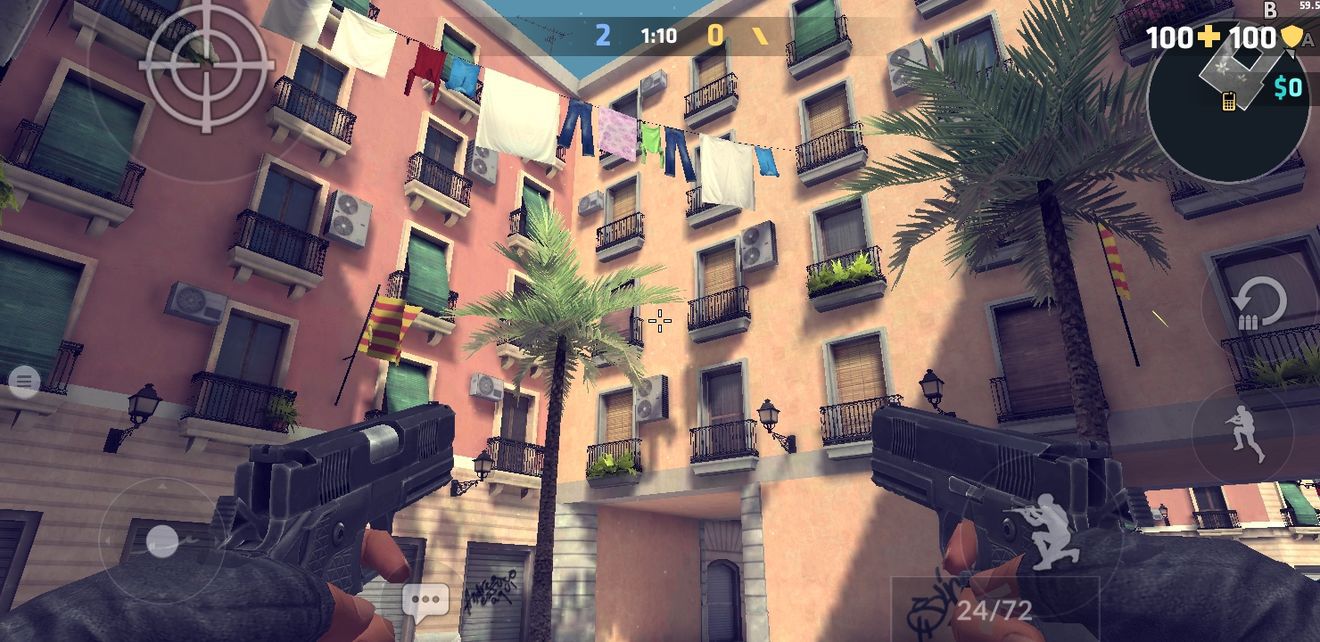Touch the movement joystick knob
The height and width of the screenshot is (642, 1320).
(161, 541)
